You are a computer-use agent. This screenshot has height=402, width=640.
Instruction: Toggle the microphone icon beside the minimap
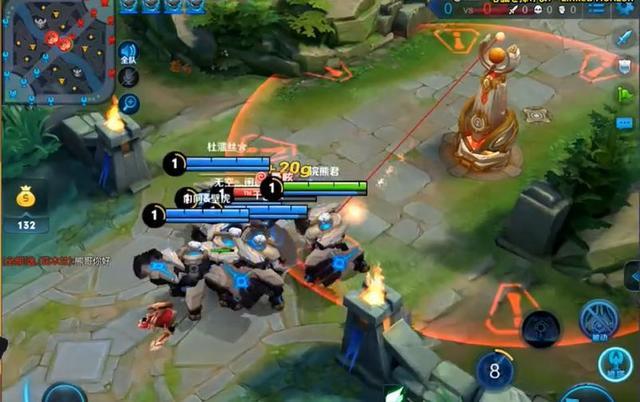pyautogui.click(x=129, y=79)
